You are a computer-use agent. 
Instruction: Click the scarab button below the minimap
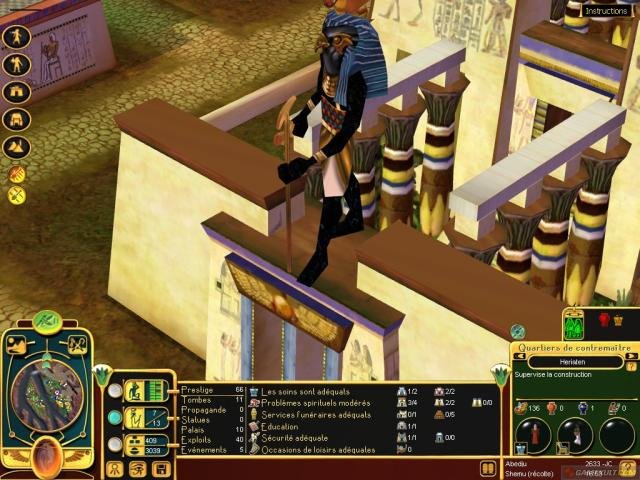[46, 456]
